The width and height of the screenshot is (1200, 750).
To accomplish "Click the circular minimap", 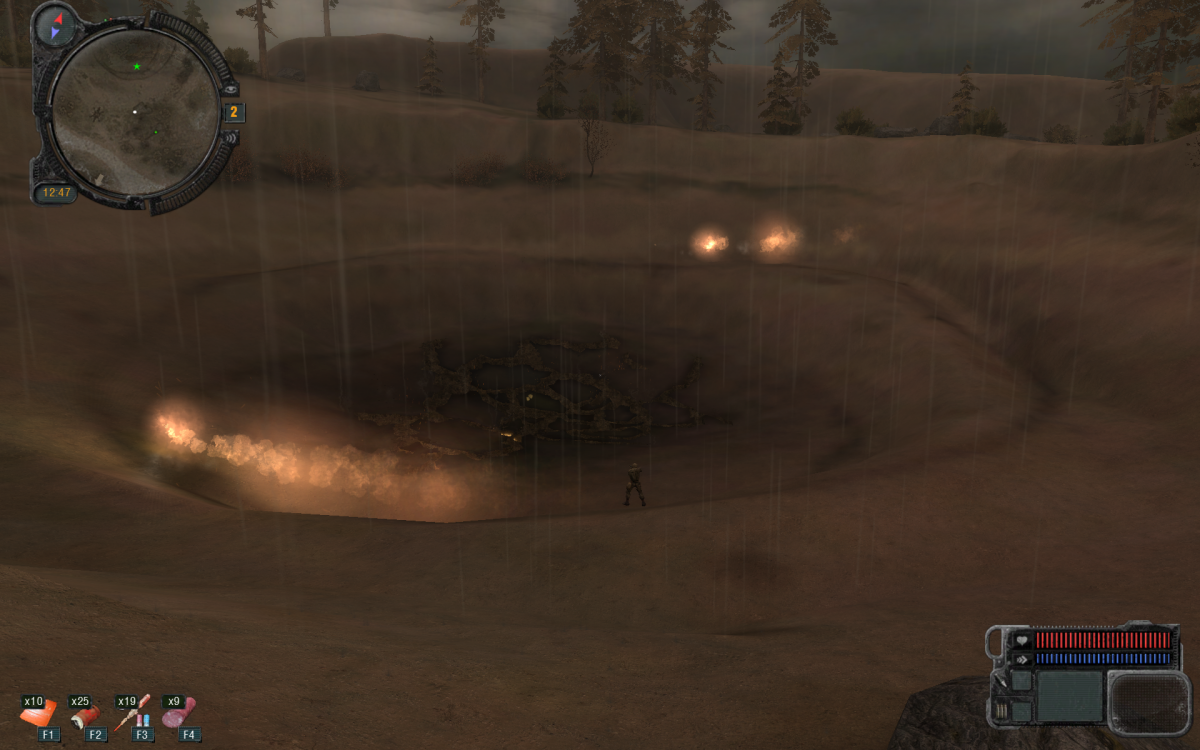I will click(134, 111).
